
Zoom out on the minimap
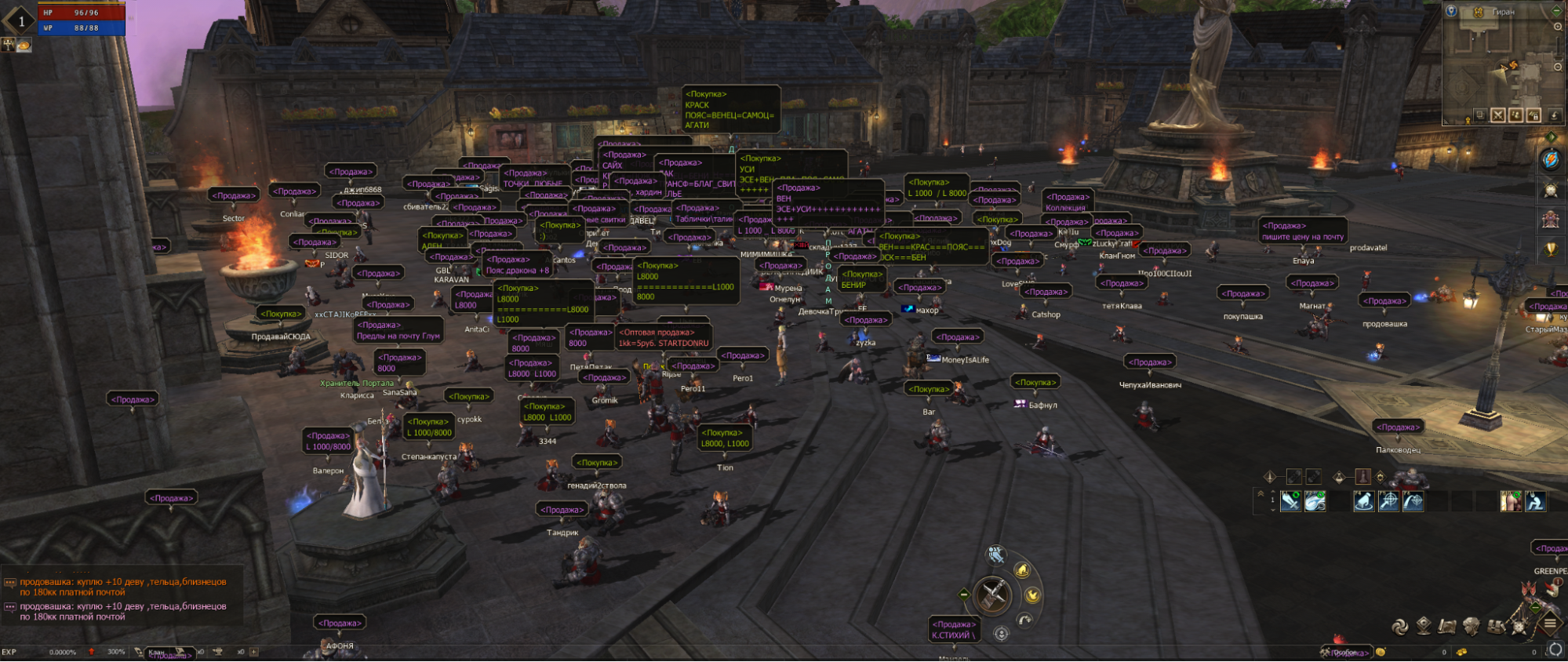click(1558, 67)
